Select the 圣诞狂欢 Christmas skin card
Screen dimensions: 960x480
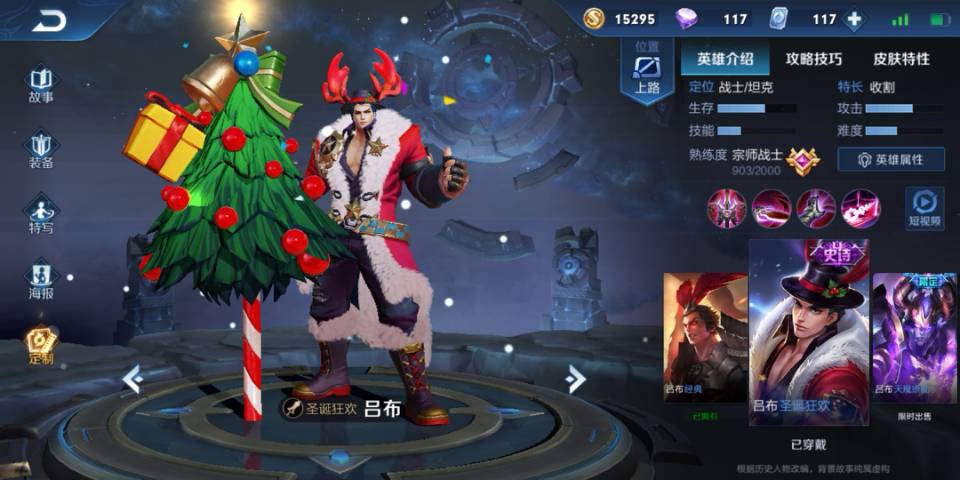[x=808, y=330]
